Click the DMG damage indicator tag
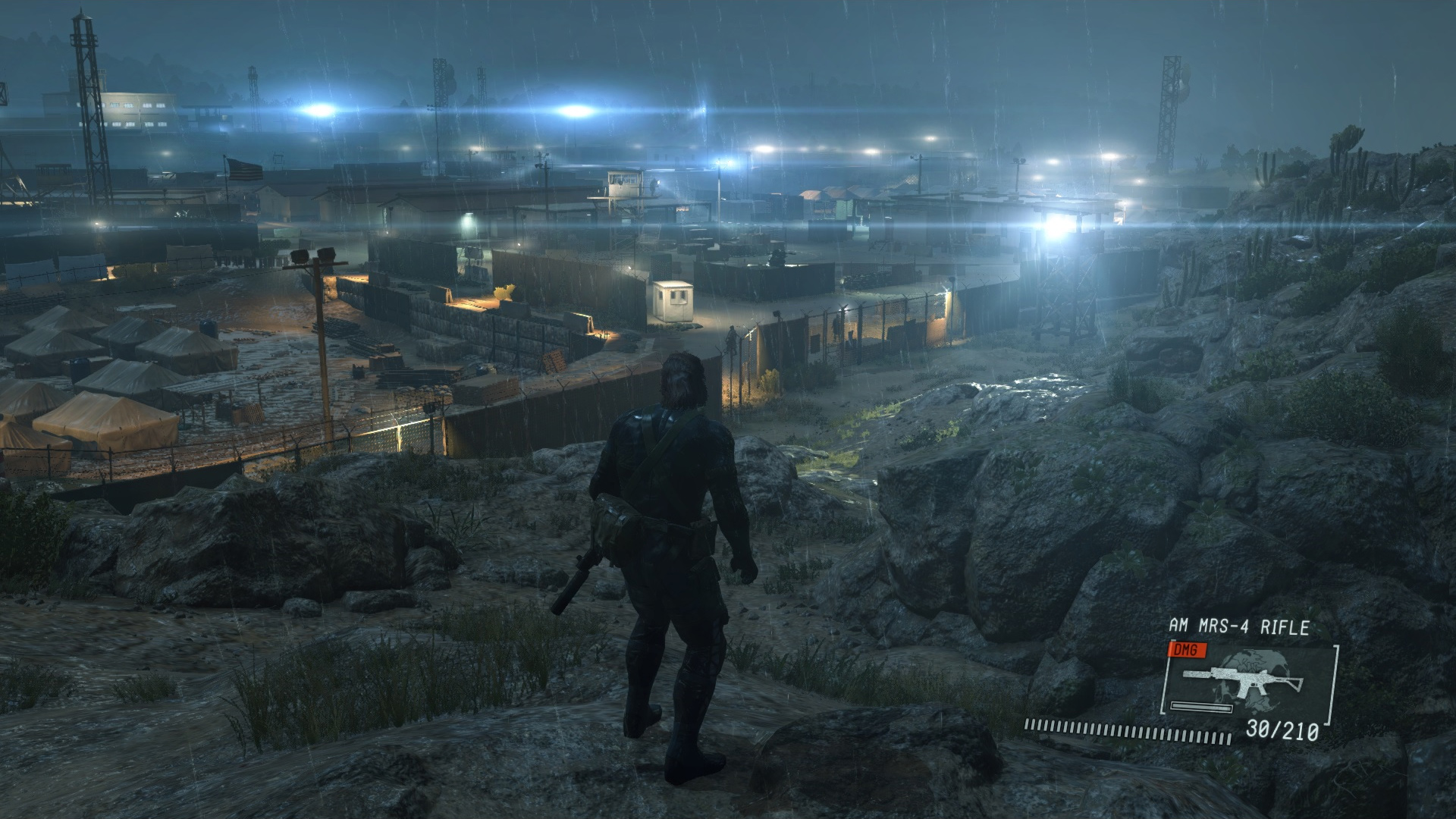 click(x=1186, y=651)
